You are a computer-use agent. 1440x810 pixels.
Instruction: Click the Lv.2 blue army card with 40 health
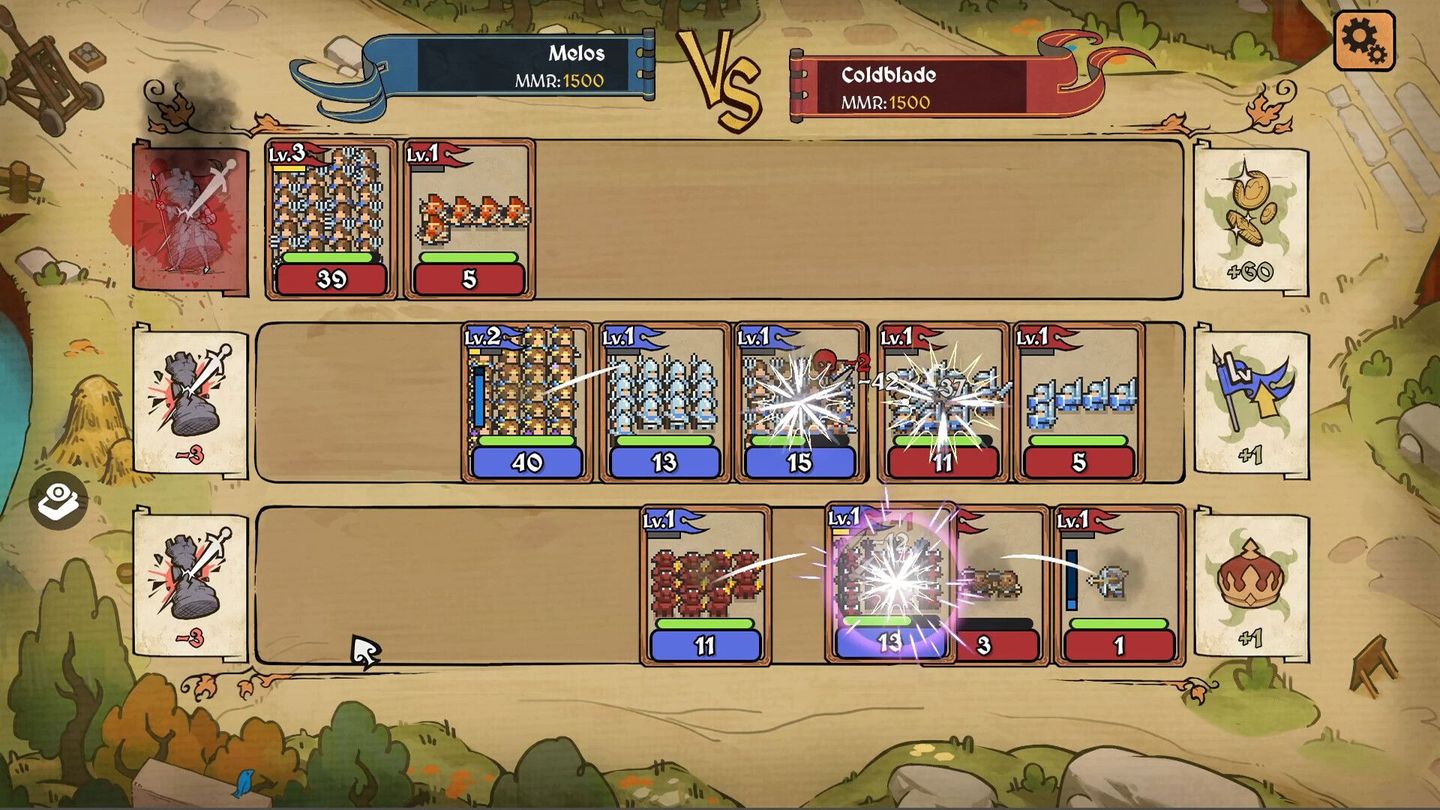pyautogui.click(x=527, y=400)
